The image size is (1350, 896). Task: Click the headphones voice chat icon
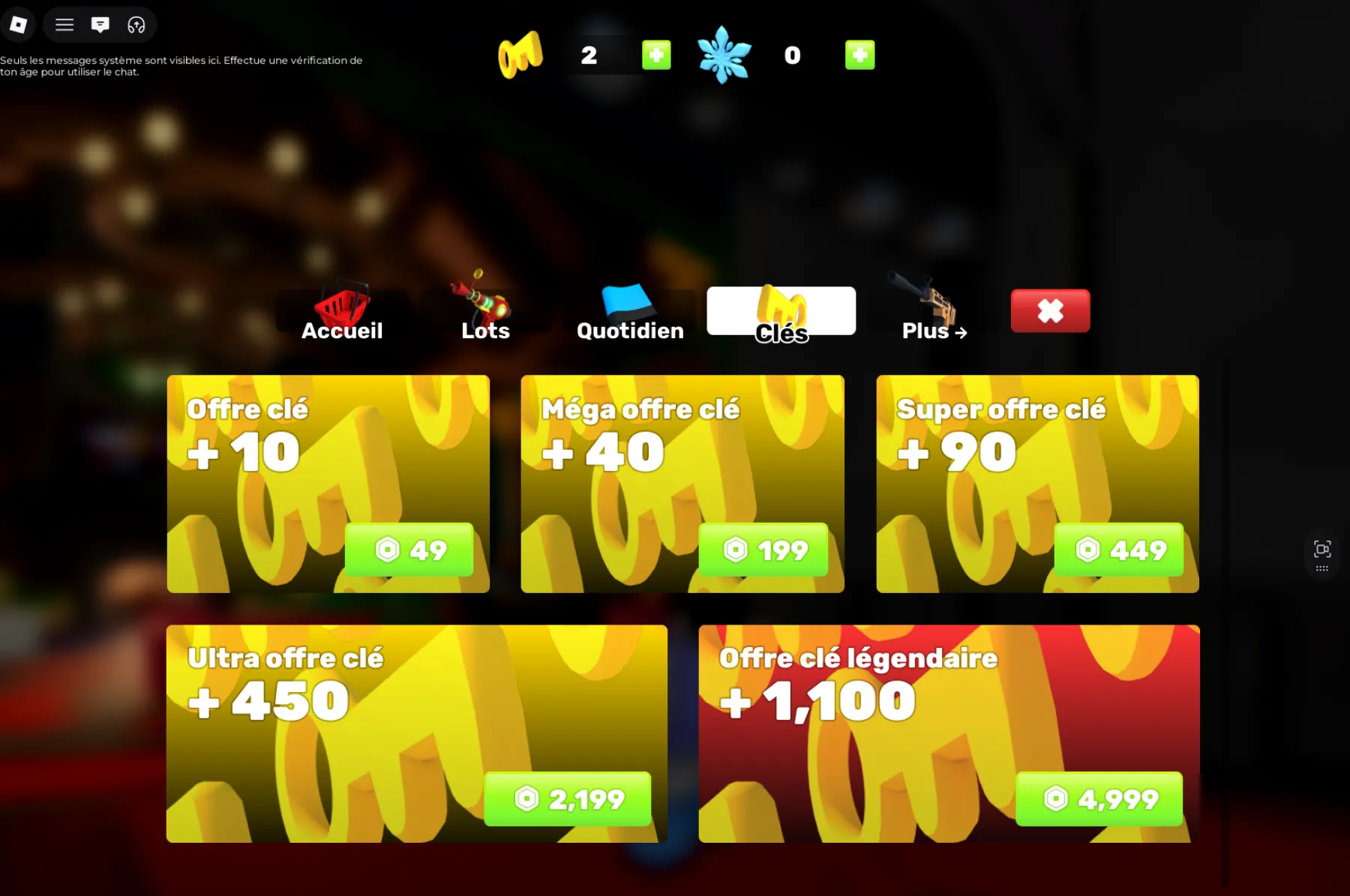134,24
